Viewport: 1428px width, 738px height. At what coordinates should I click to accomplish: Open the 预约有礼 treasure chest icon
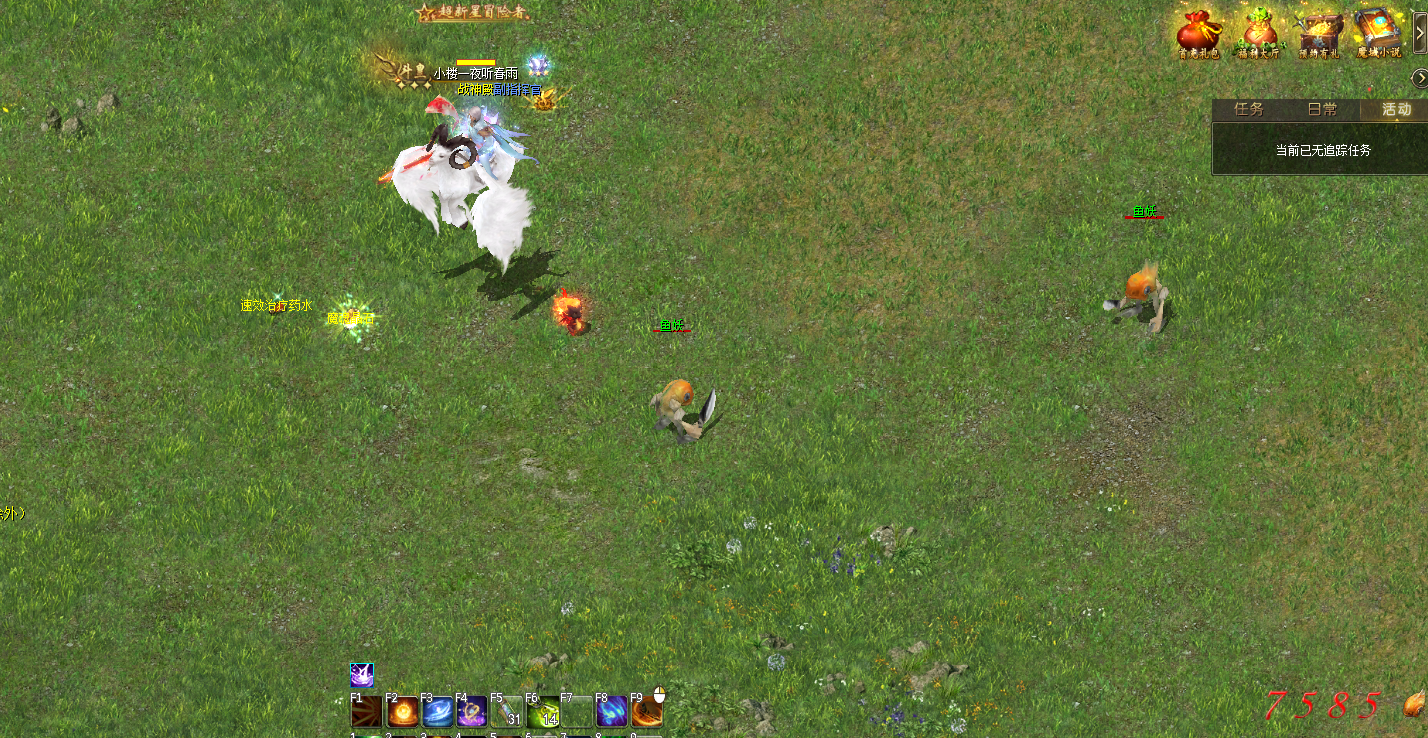coord(1318,33)
